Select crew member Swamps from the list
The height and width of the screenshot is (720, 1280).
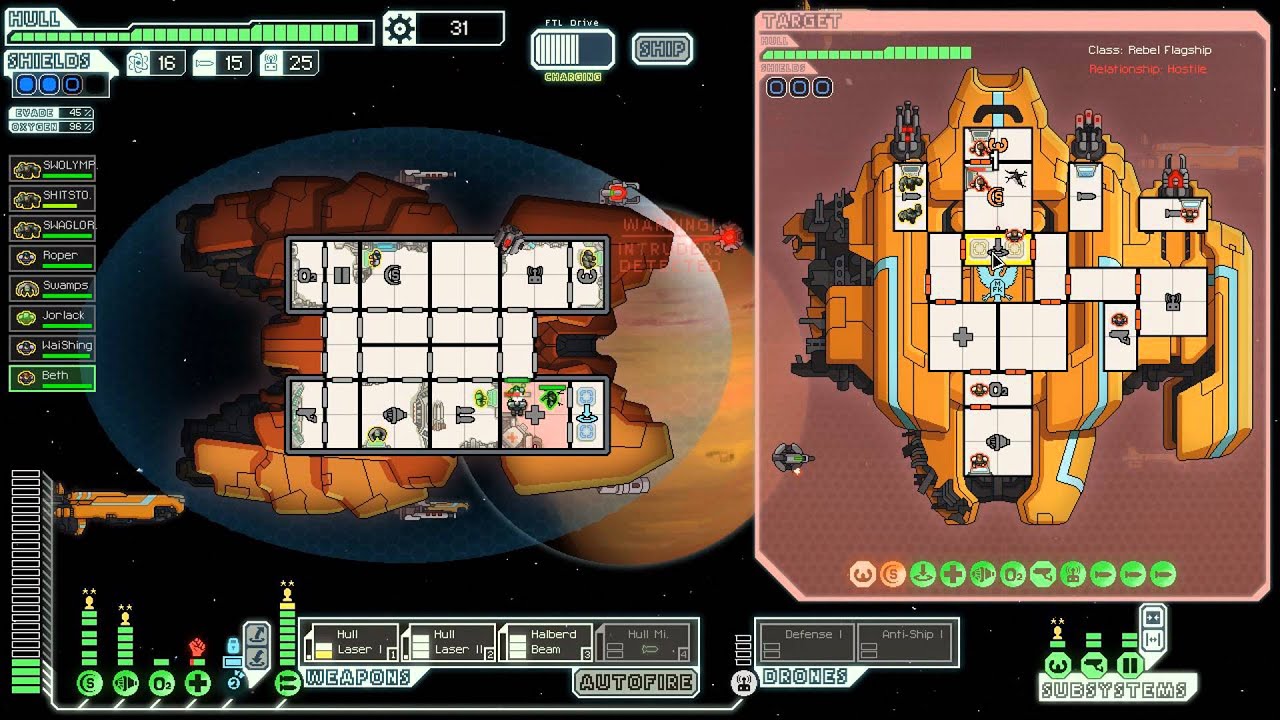pos(52,287)
